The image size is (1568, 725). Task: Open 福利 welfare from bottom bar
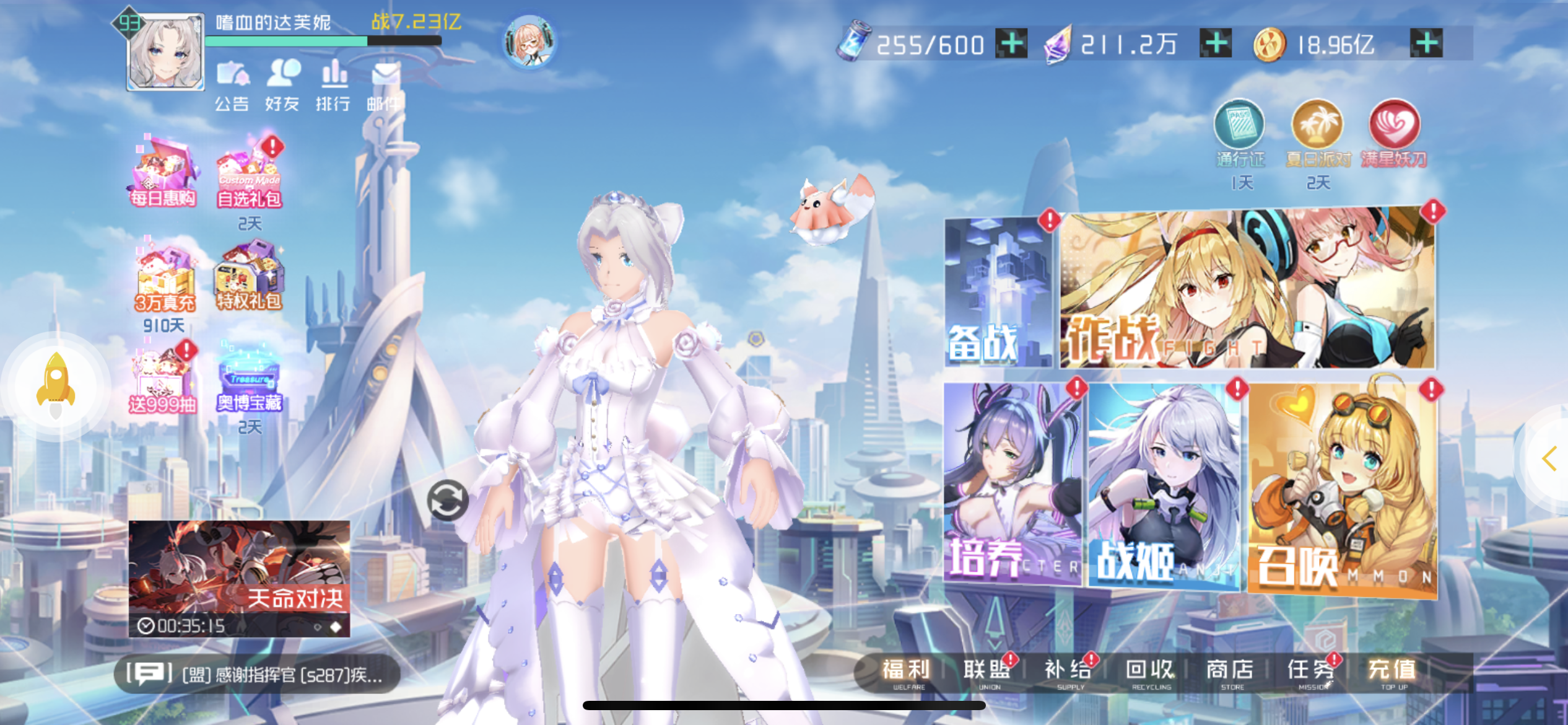tap(907, 672)
